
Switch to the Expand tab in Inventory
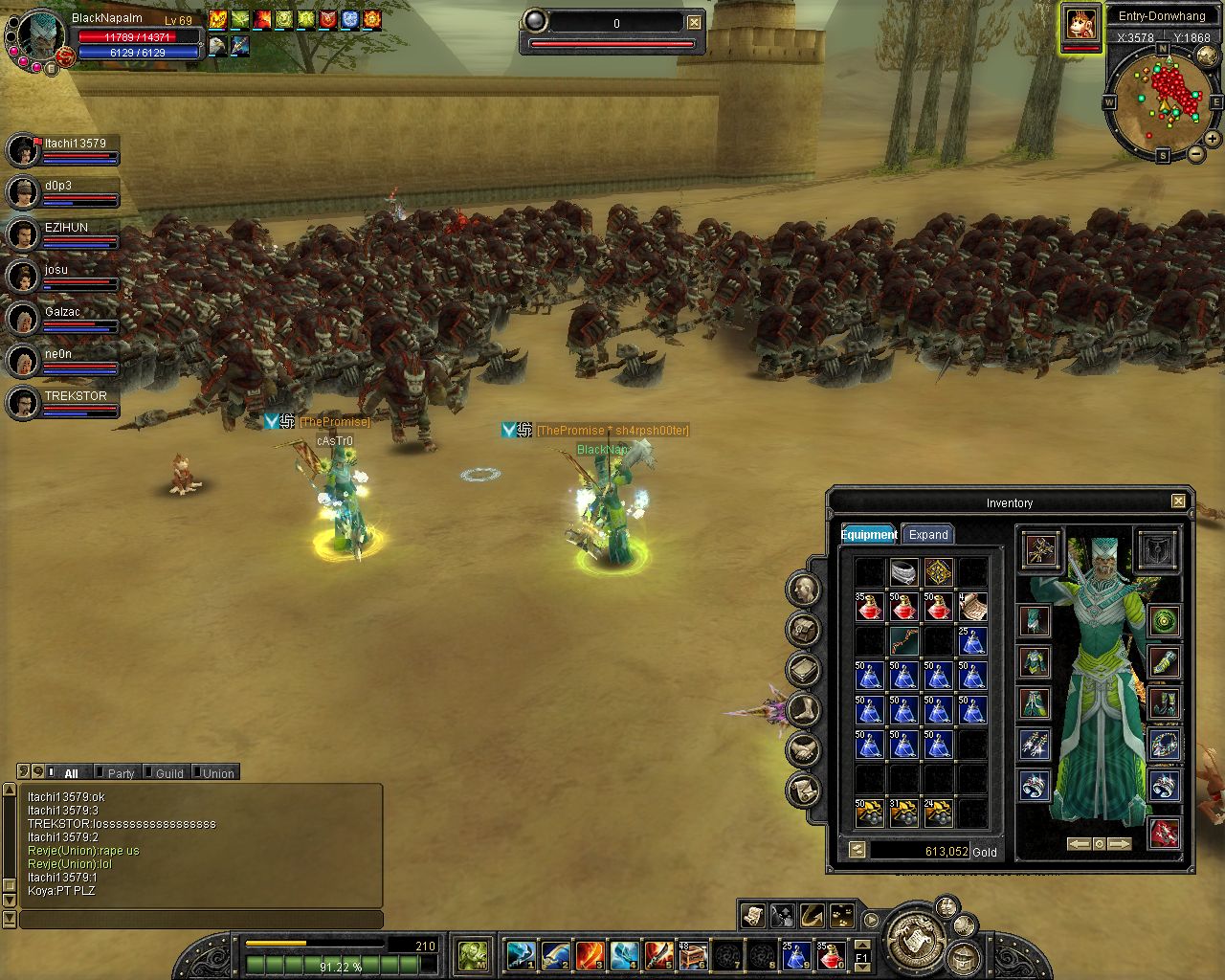[927, 535]
